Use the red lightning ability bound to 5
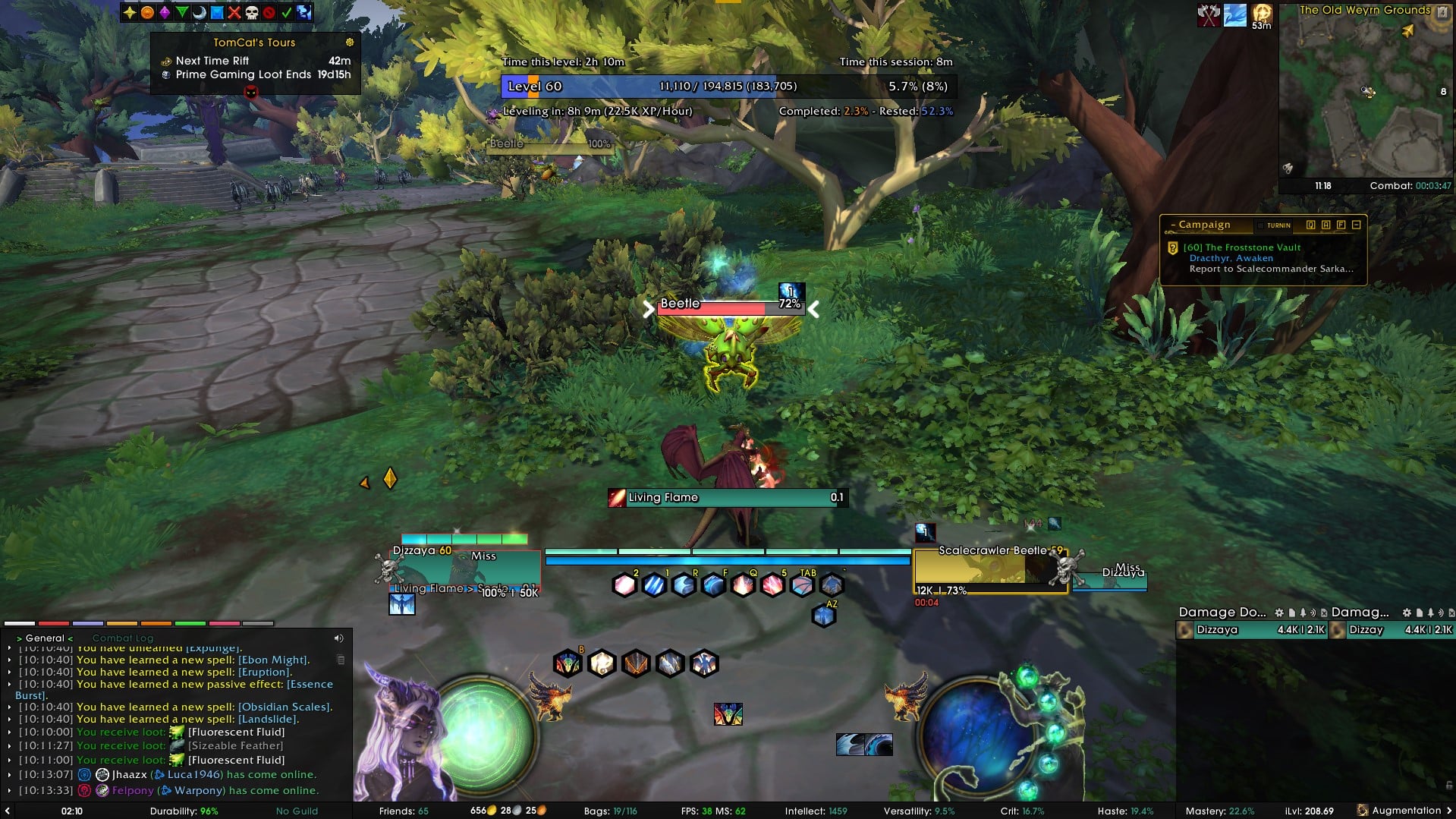This screenshot has width=1456, height=819. click(x=772, y=585)
